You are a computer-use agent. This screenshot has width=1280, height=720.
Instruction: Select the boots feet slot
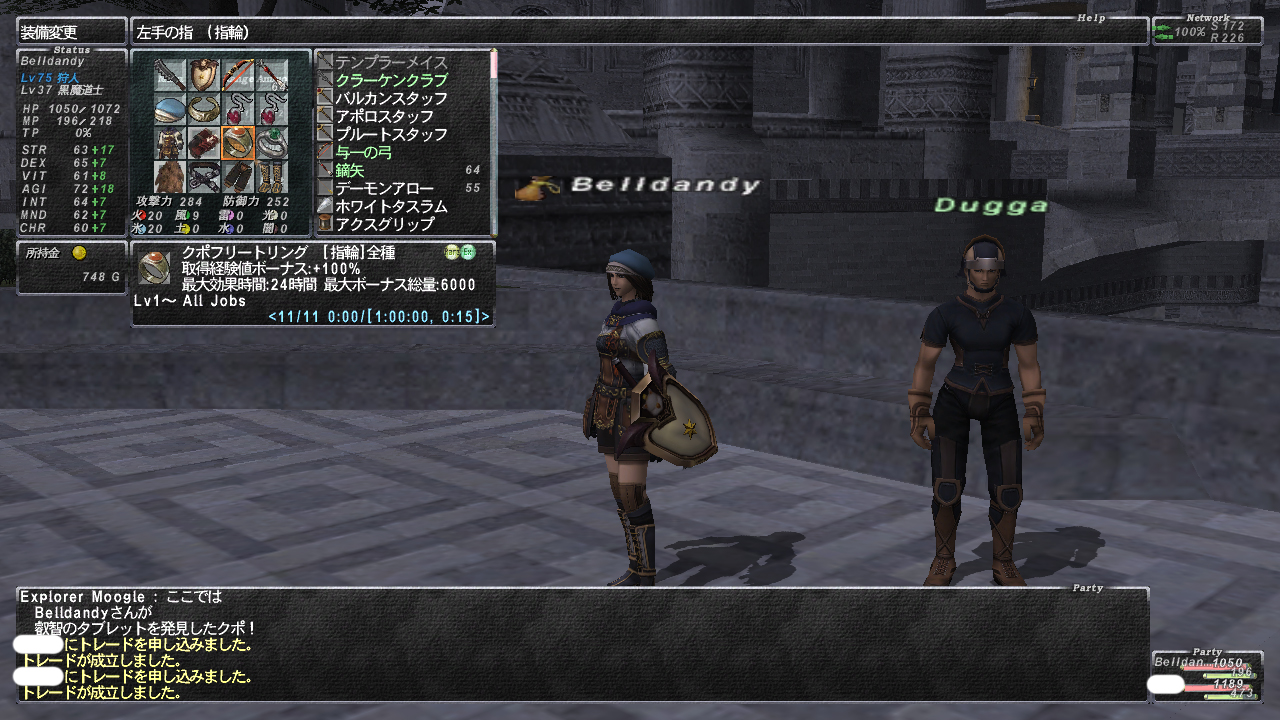pos(271,177)
